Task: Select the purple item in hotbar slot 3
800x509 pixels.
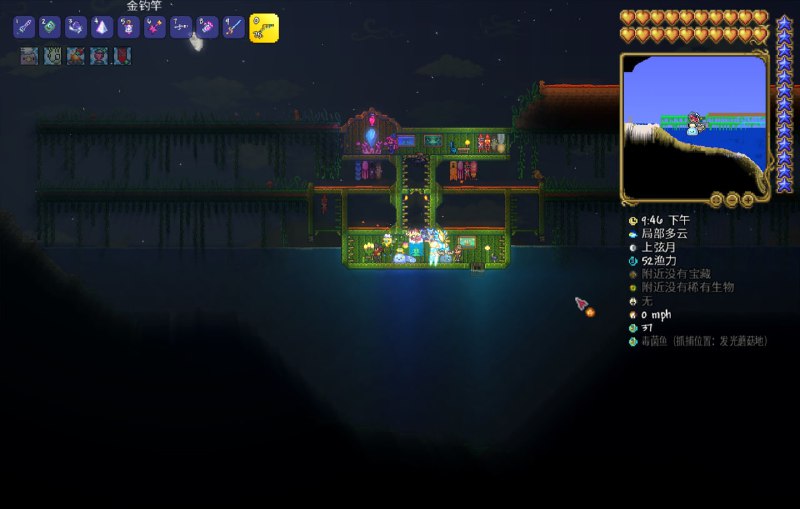Action: 76,28
